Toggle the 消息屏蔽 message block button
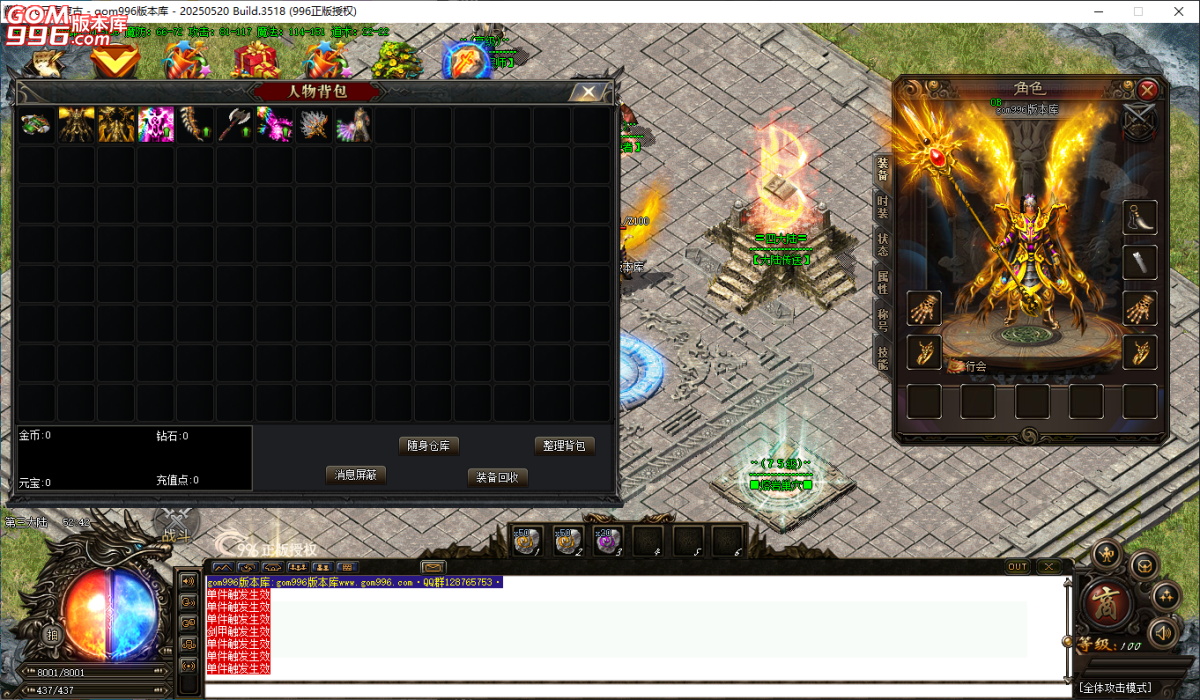 [356, 475]
